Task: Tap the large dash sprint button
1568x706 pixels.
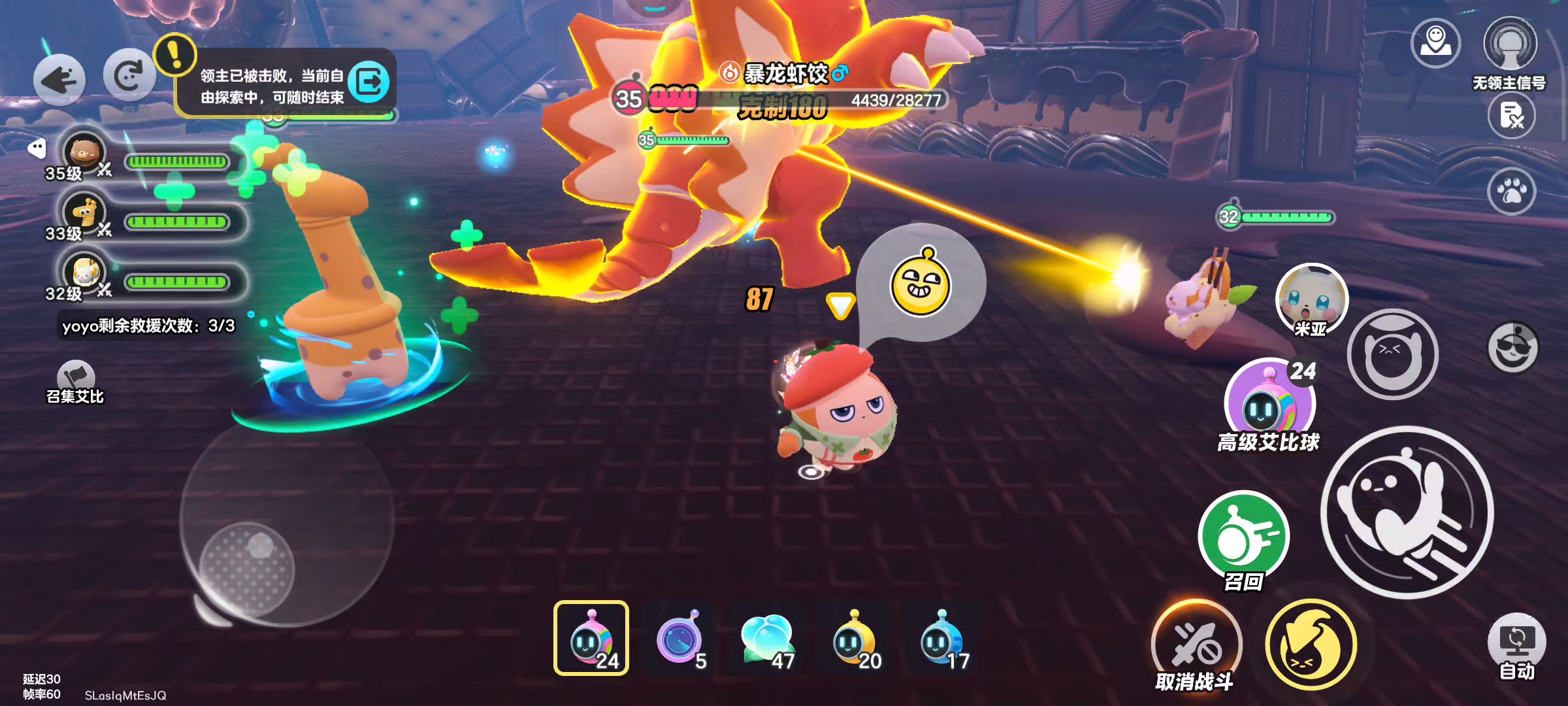Action: point(1407,512)
